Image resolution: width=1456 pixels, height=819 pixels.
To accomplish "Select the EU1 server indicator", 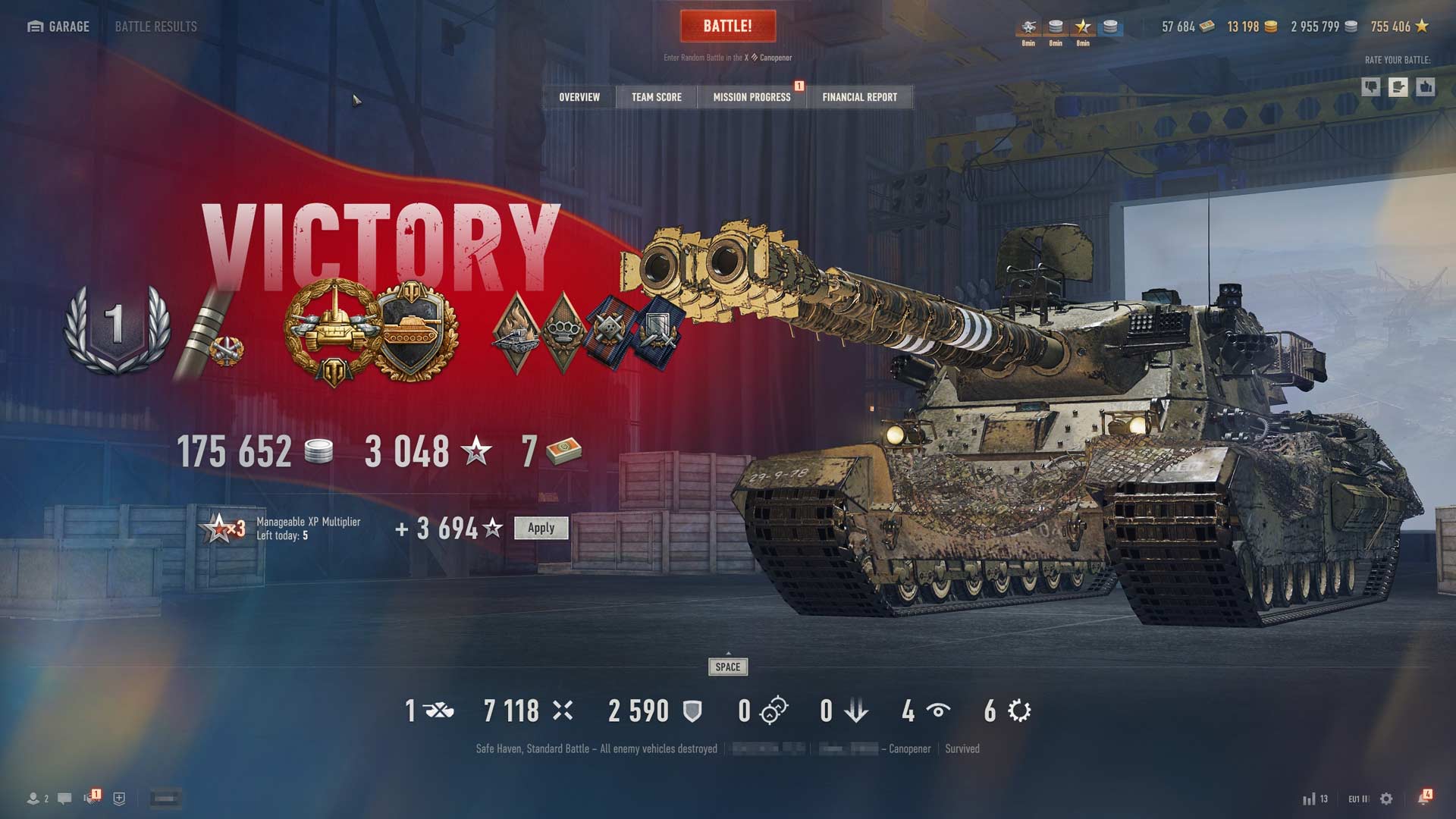I will coord(1358,799).
